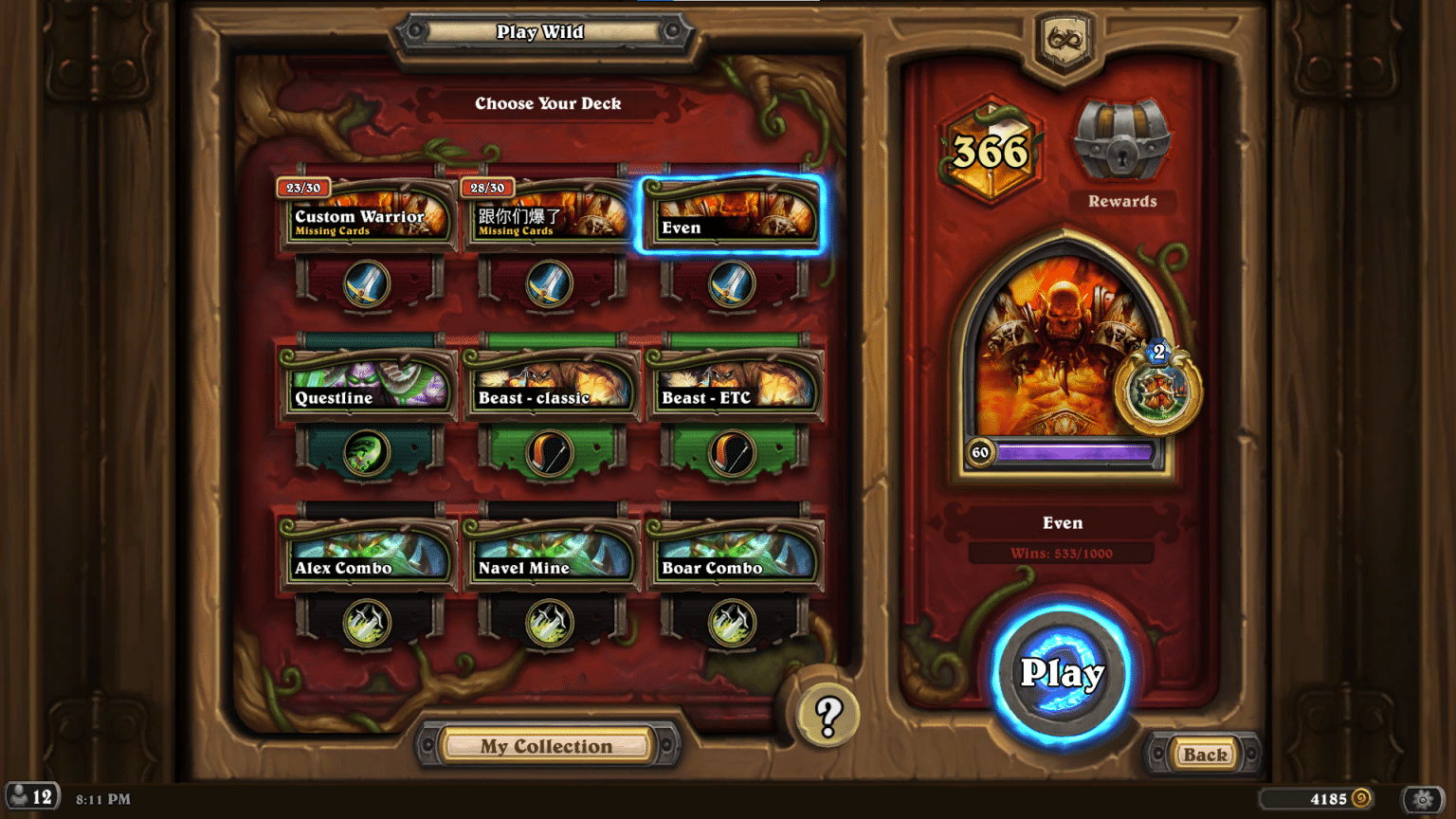Select the Druid icon beneath Boar Combo

point(736,623)
